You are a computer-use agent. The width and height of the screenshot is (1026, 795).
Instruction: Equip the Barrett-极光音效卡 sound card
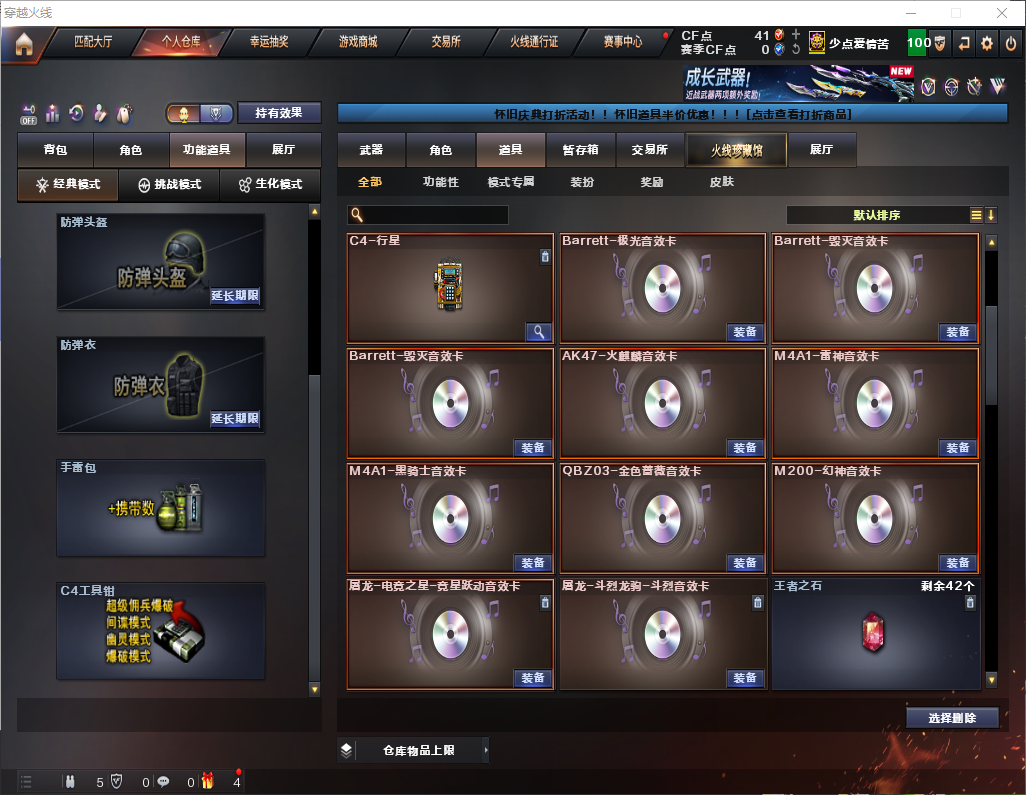[746, 332]
